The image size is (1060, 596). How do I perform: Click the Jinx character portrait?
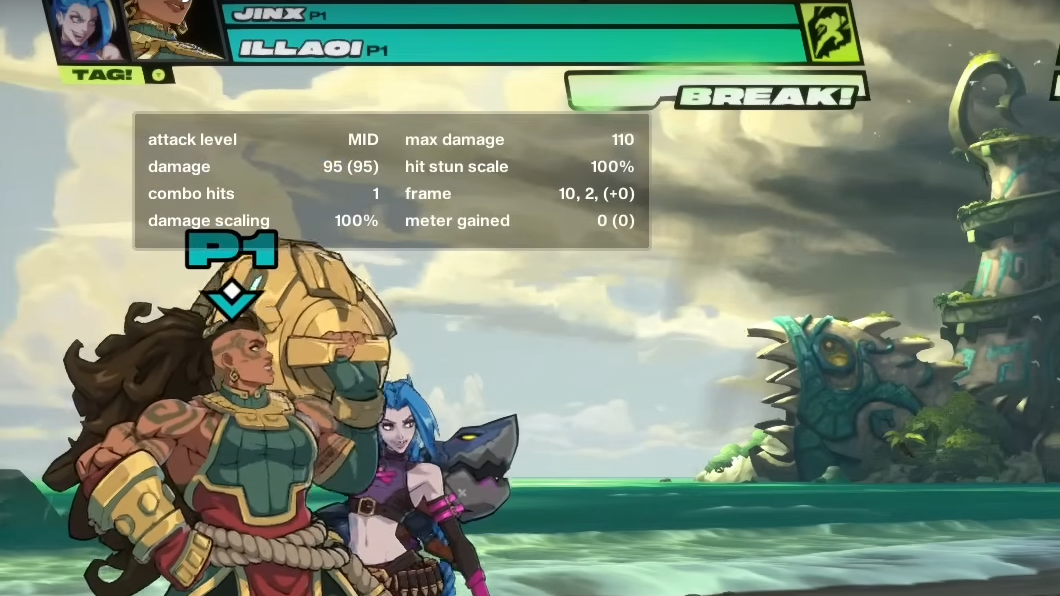tap(84, 30)
